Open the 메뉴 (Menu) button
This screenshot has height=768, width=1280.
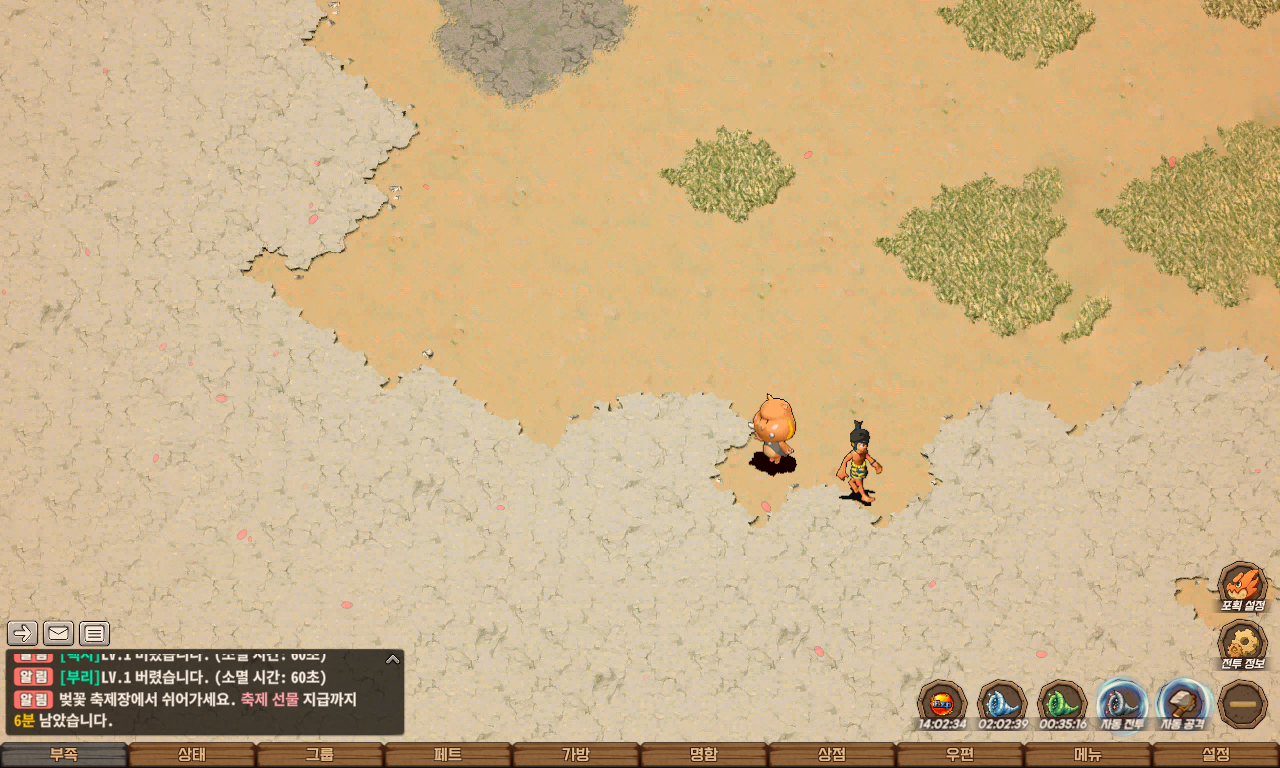click(1088, 755)
